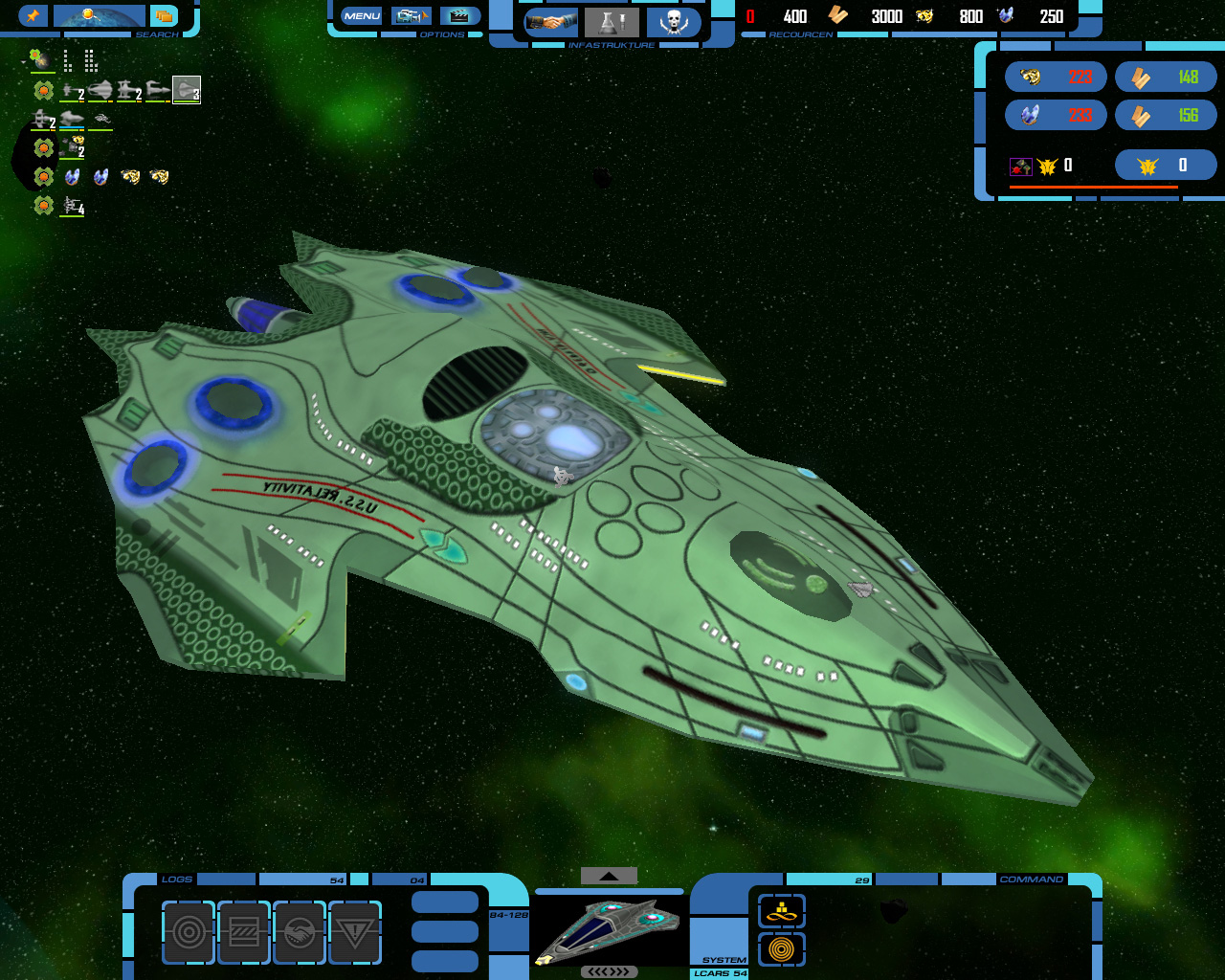Open the planet map view
Screen dimensions: 1225x980
100,16
